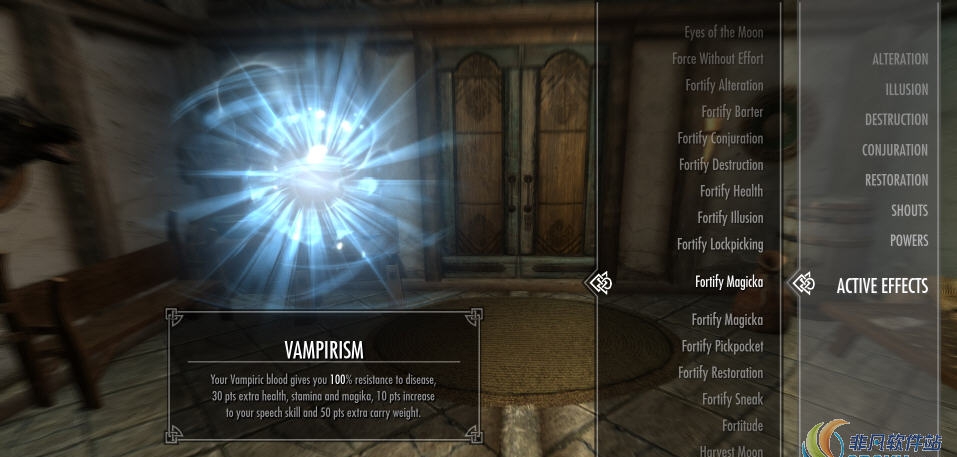Screen dimensions: 957x457
Task: Show the Conjuration spells
Action: (x=895, y=150)
